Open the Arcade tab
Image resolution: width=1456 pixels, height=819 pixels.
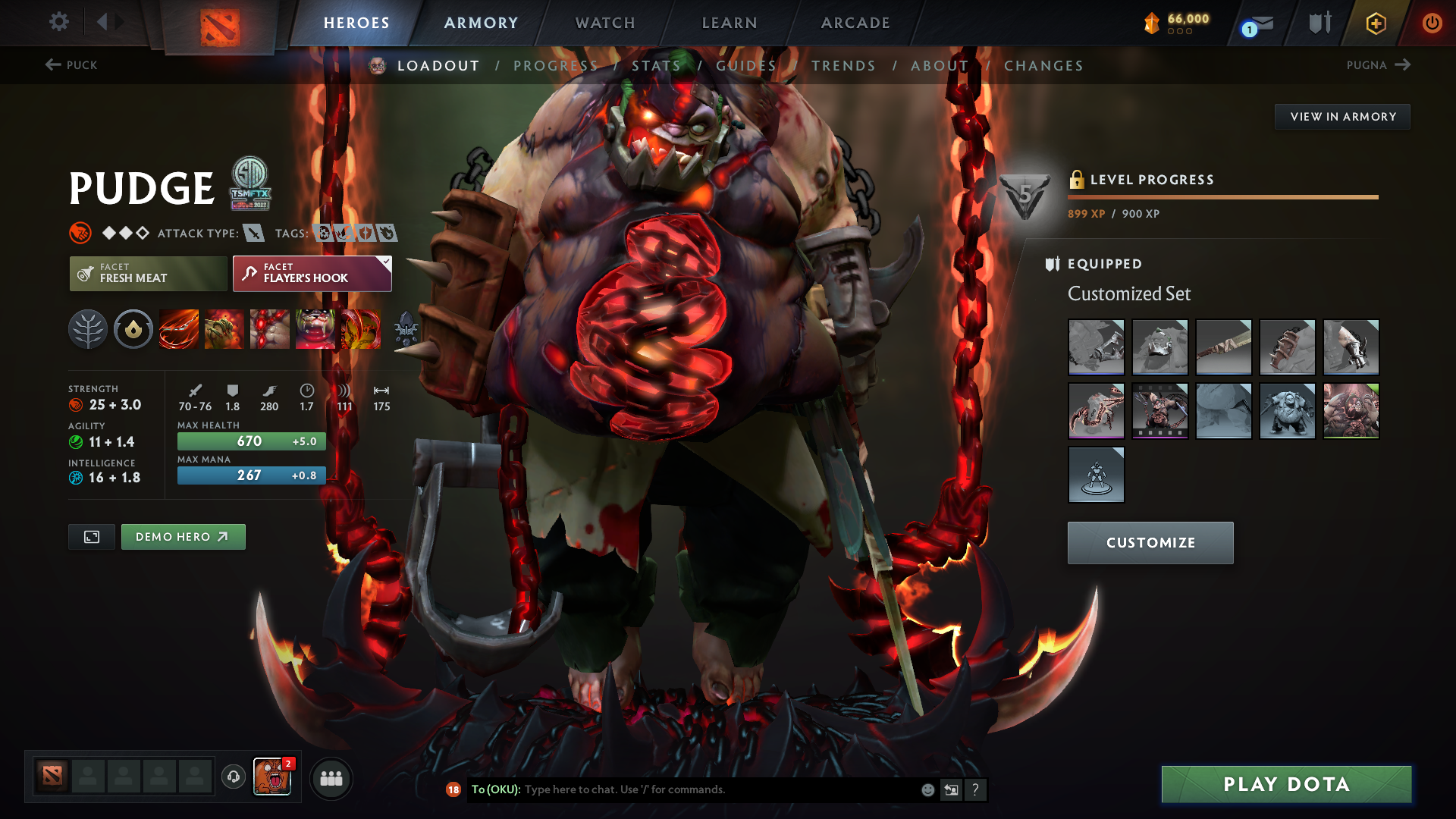[x=855, y=23]
